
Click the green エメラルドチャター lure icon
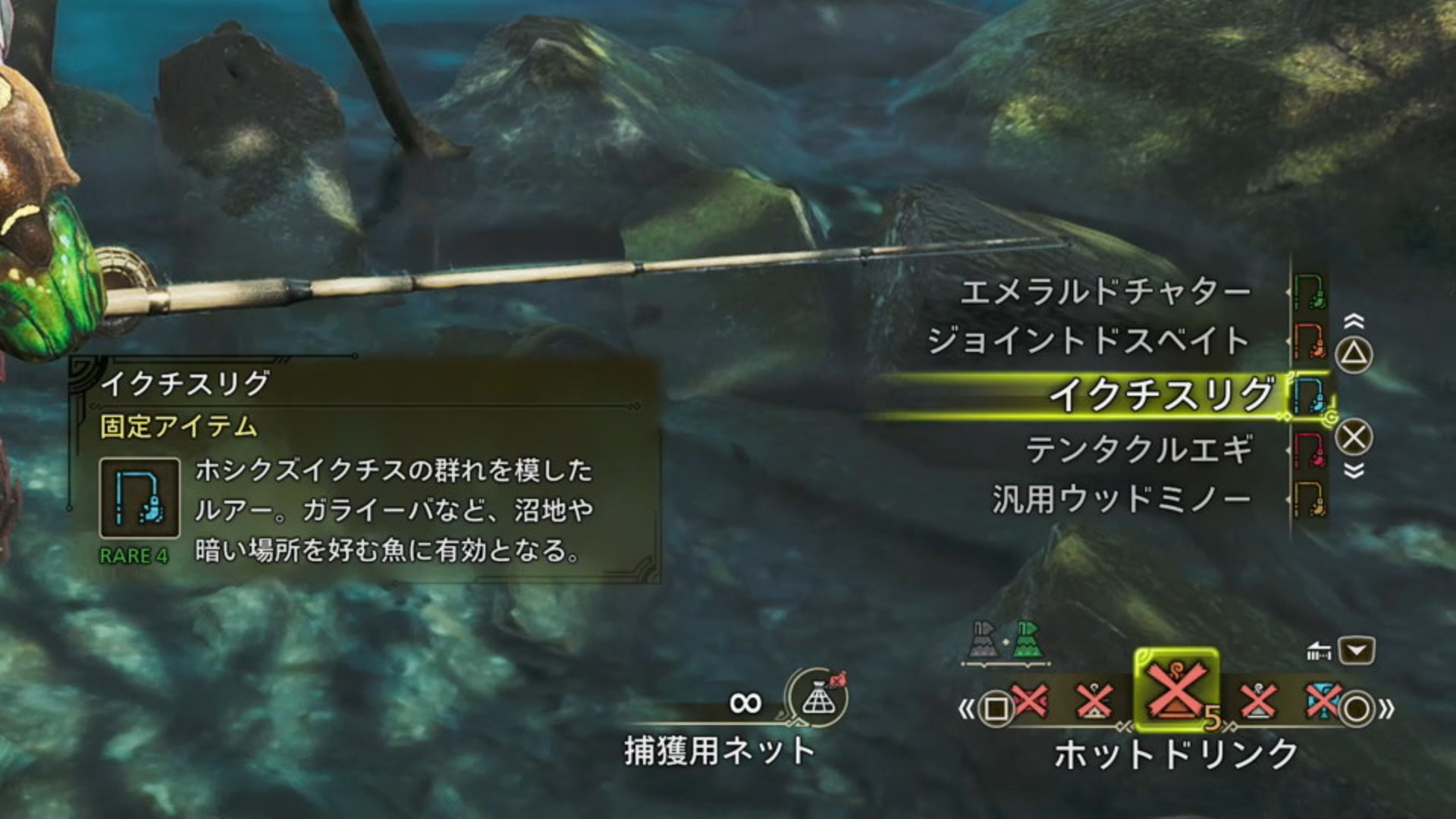point(1309,293)
